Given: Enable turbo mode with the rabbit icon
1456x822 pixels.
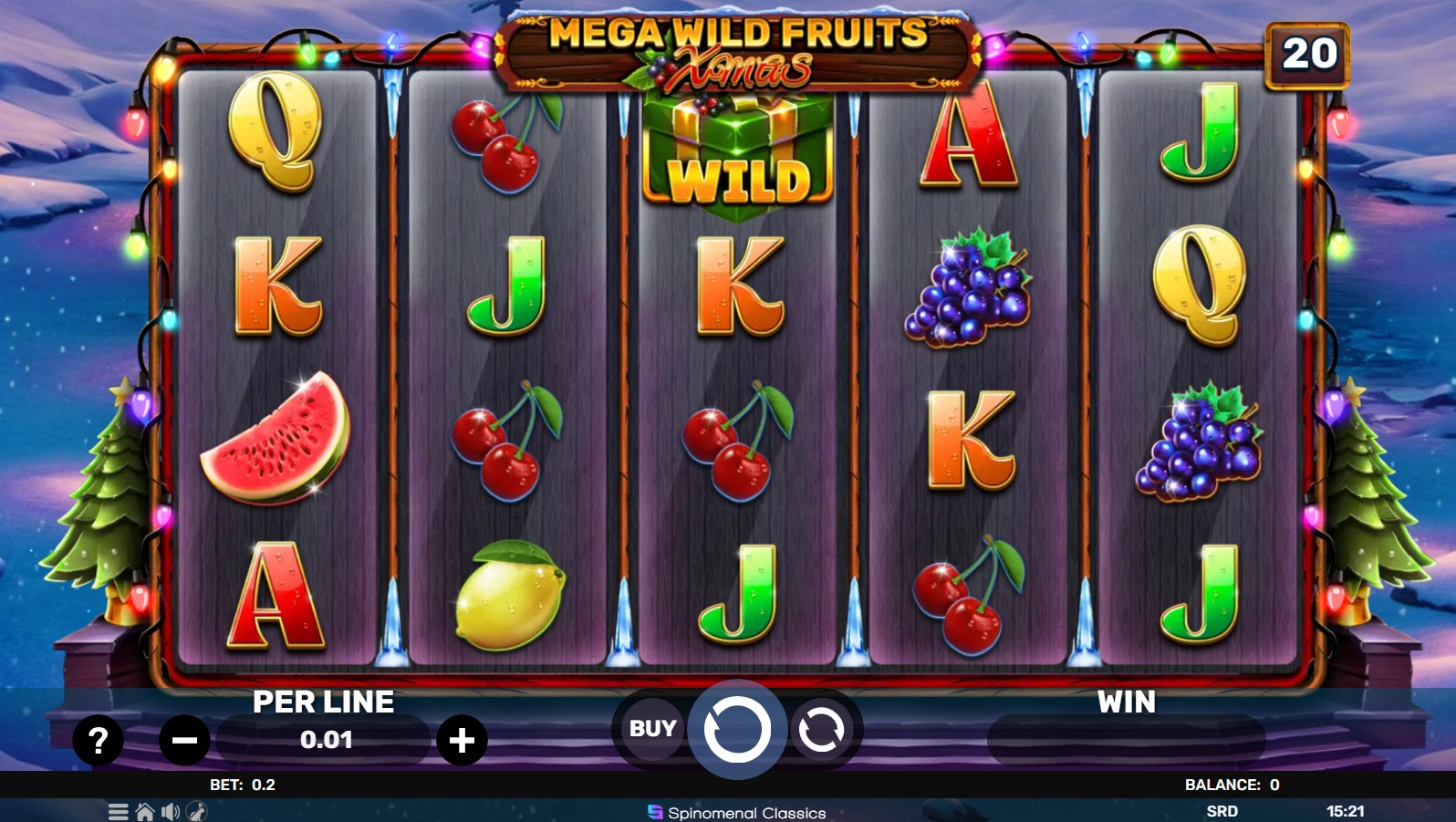Looking at the screenshot, I should click(x=196, y=812).
